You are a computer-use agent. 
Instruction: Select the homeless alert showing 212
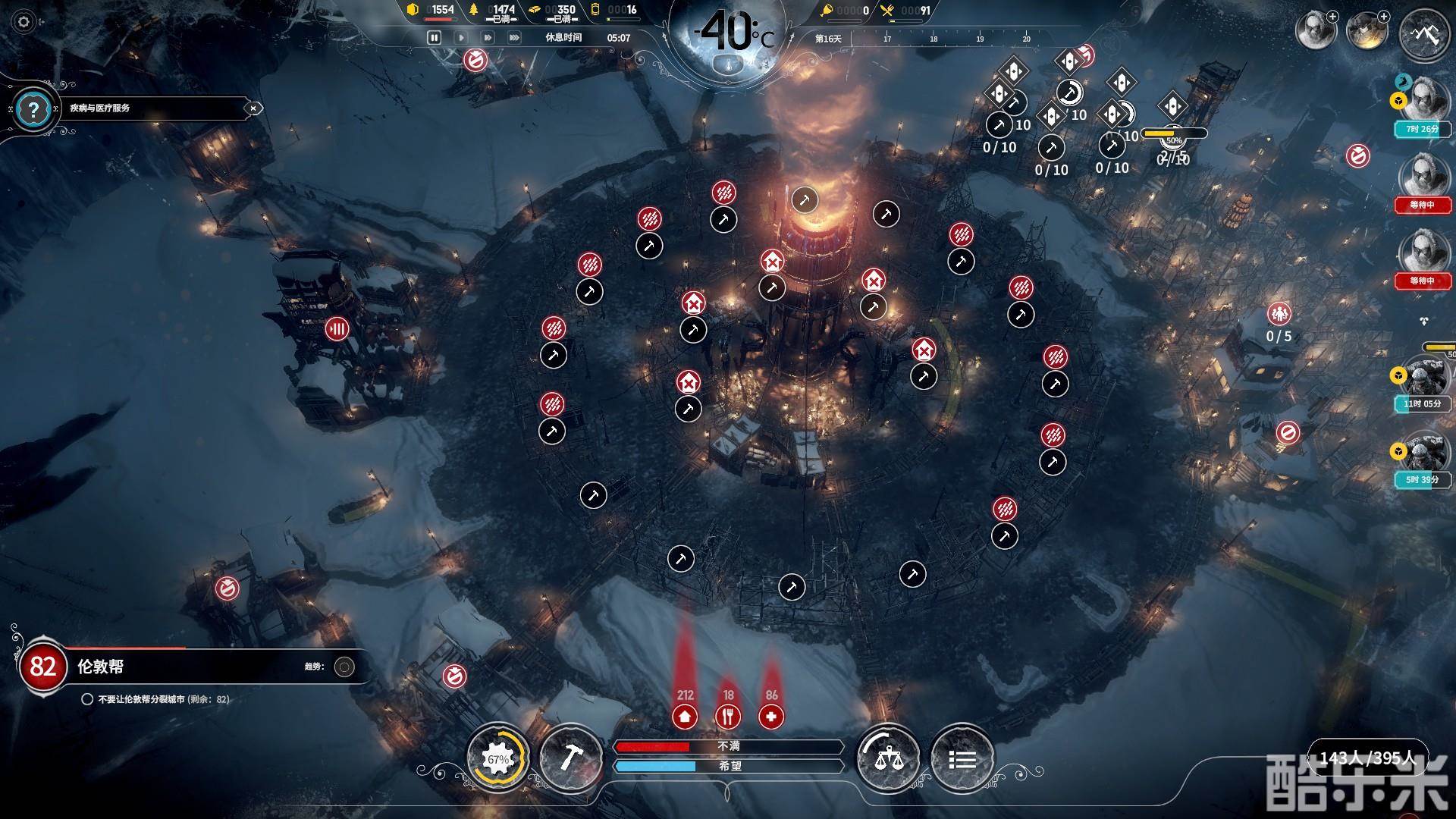(685, 716)
